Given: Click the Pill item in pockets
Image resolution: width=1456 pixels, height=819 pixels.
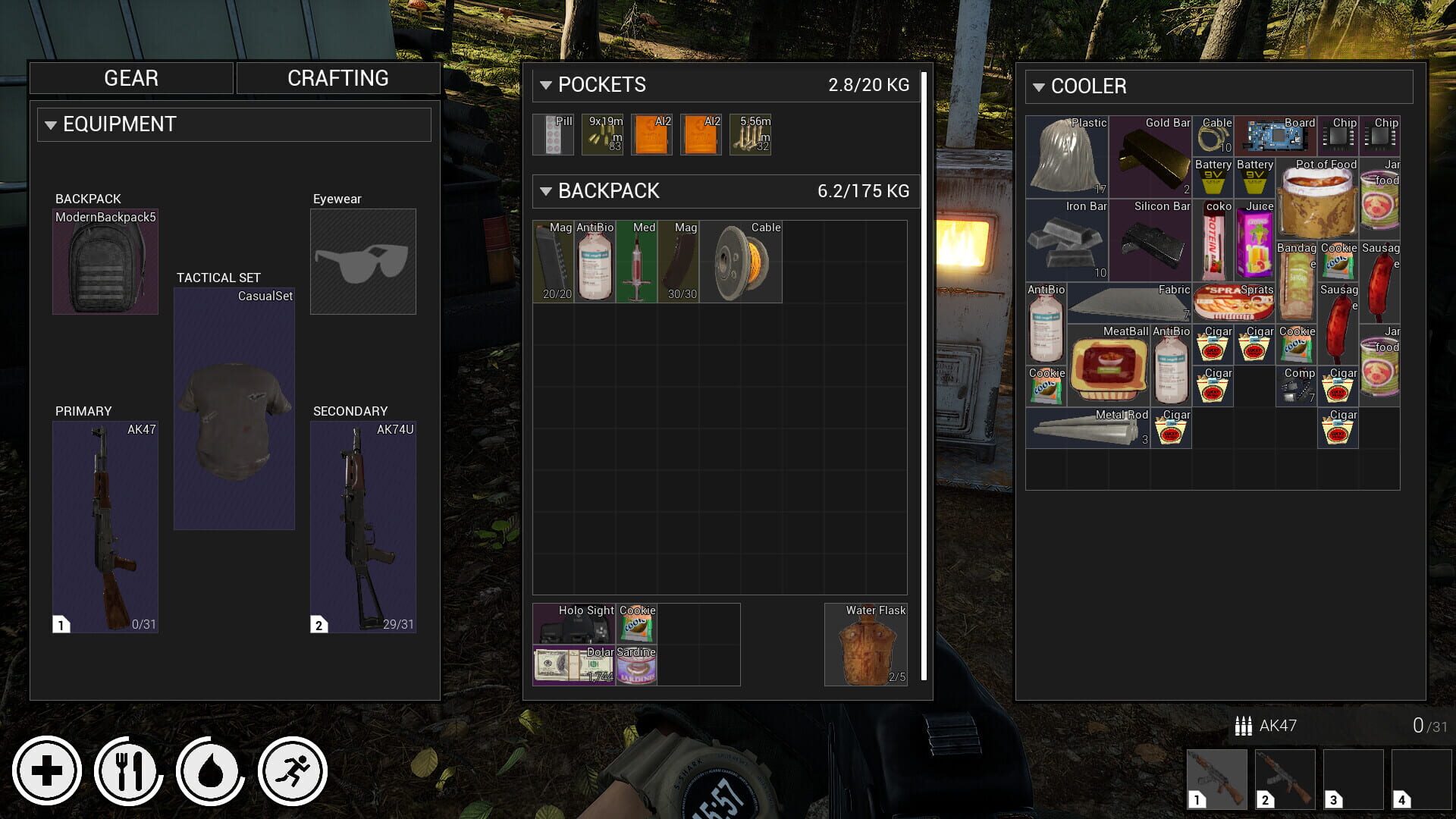Looking at the screenshot, I should click(553, 134).
